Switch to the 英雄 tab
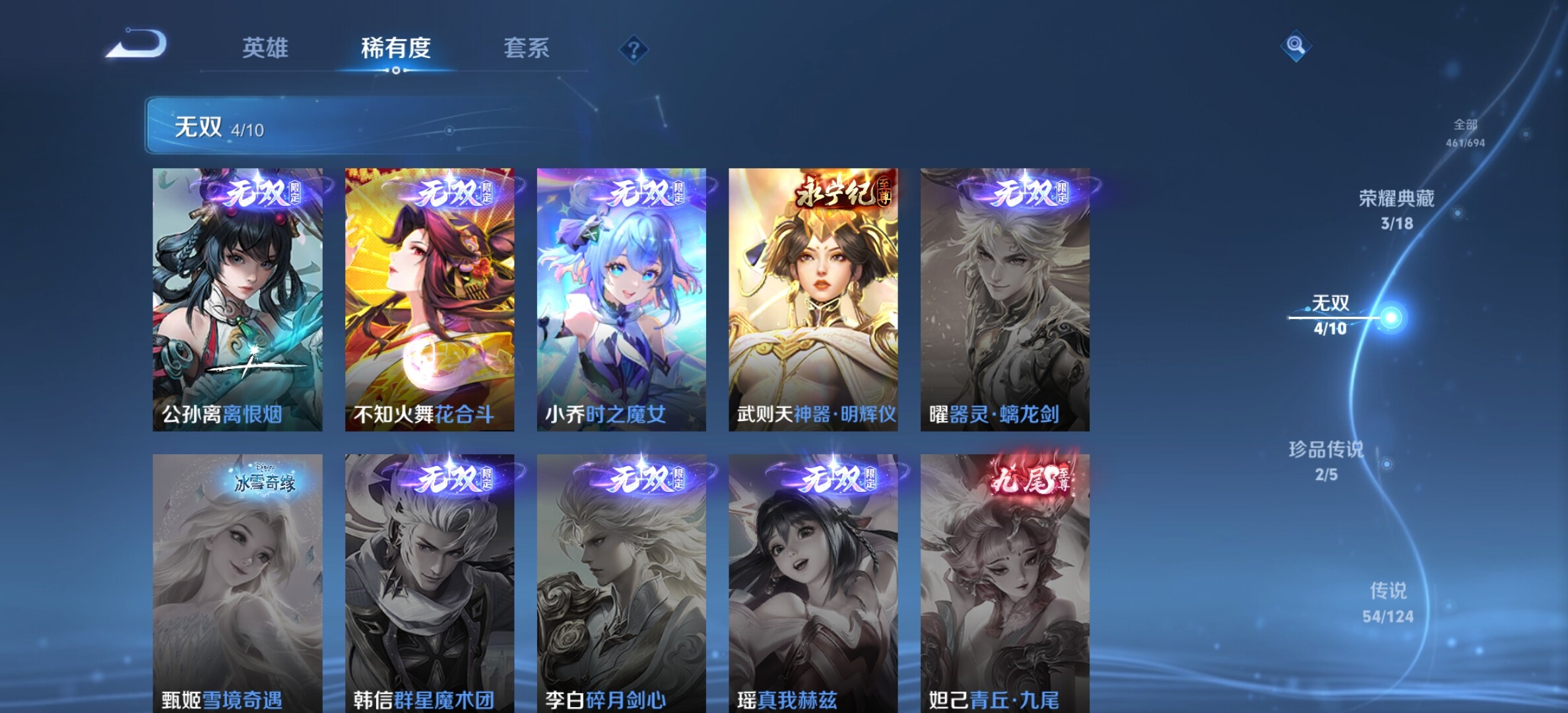Image resolution: width=1568 pixels, height=713 pixels. coord(265,48)
